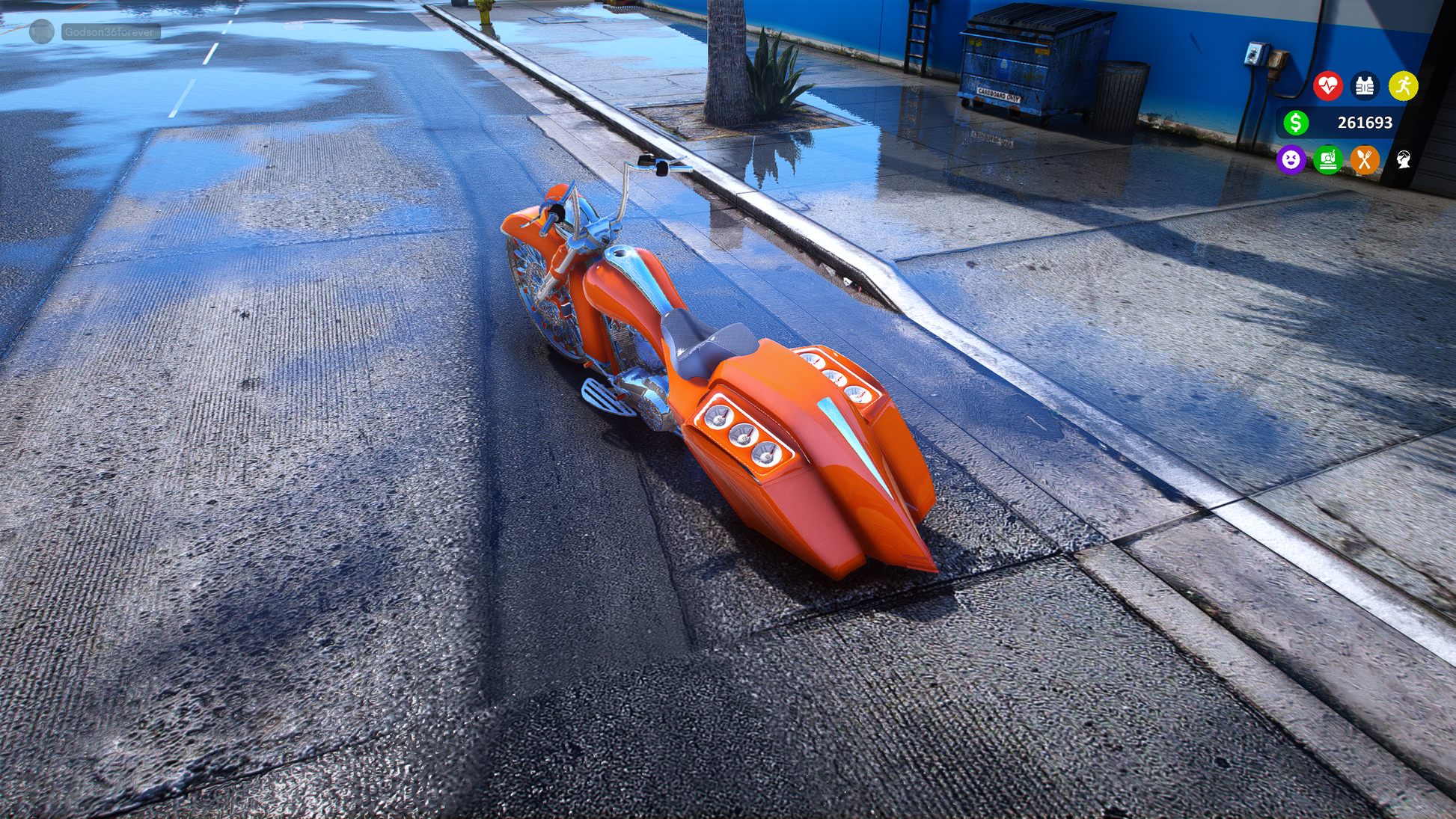Screen dimensions: 1456x819
Task: Click the orange fork and spoon hunger icon
Action: (x=1365, y=159)
